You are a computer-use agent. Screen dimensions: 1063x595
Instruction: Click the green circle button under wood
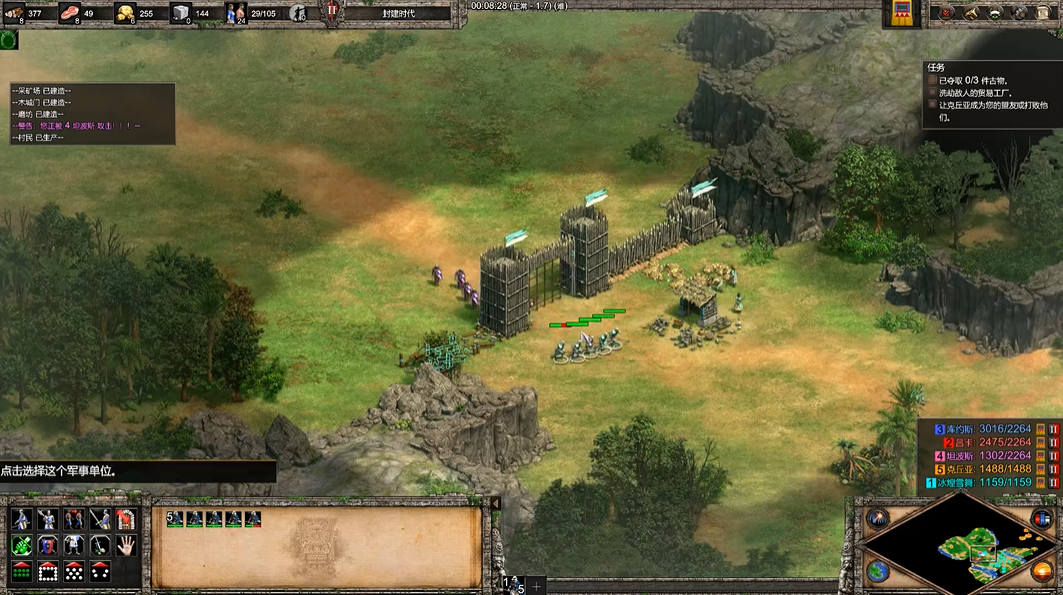(x=8, y=40)
